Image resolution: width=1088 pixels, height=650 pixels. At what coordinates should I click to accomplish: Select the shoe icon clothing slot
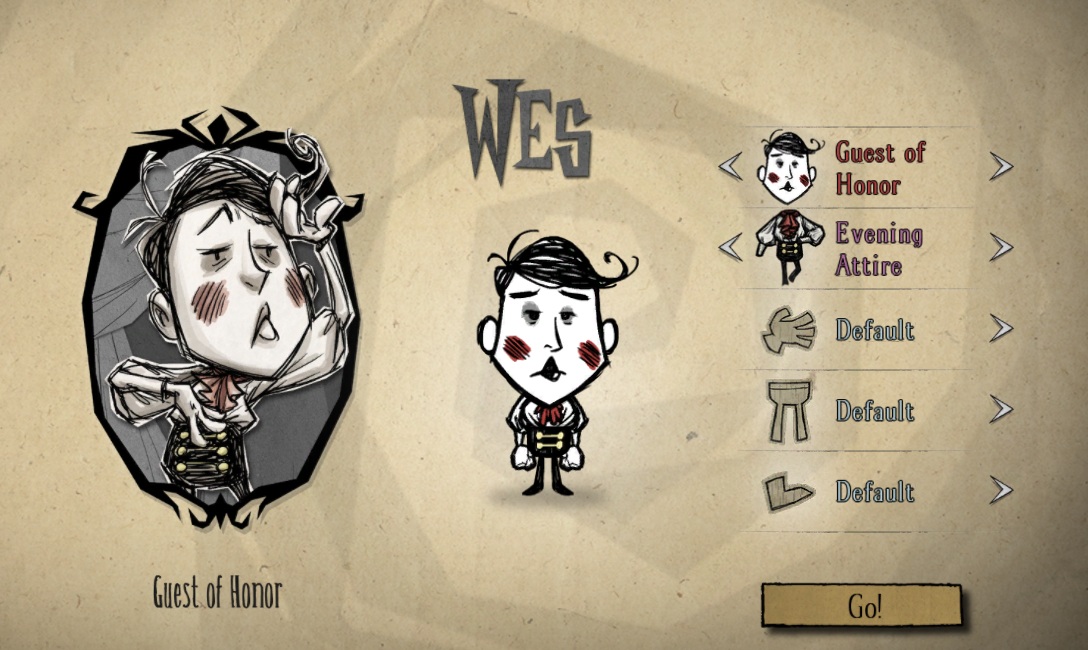(x=788, y=492)
